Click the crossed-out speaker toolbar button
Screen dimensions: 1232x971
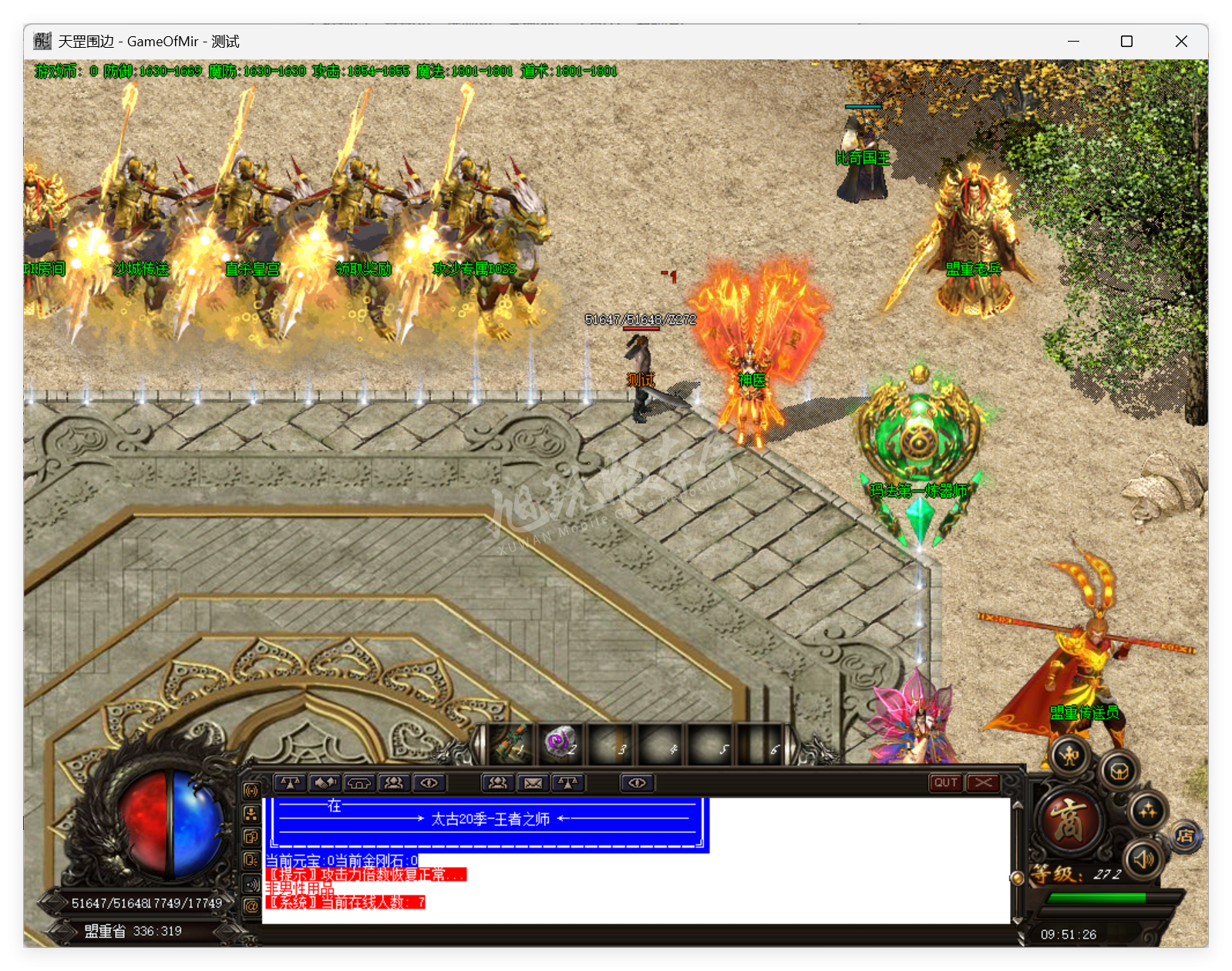pyautogui.click(x=325, y=783)
